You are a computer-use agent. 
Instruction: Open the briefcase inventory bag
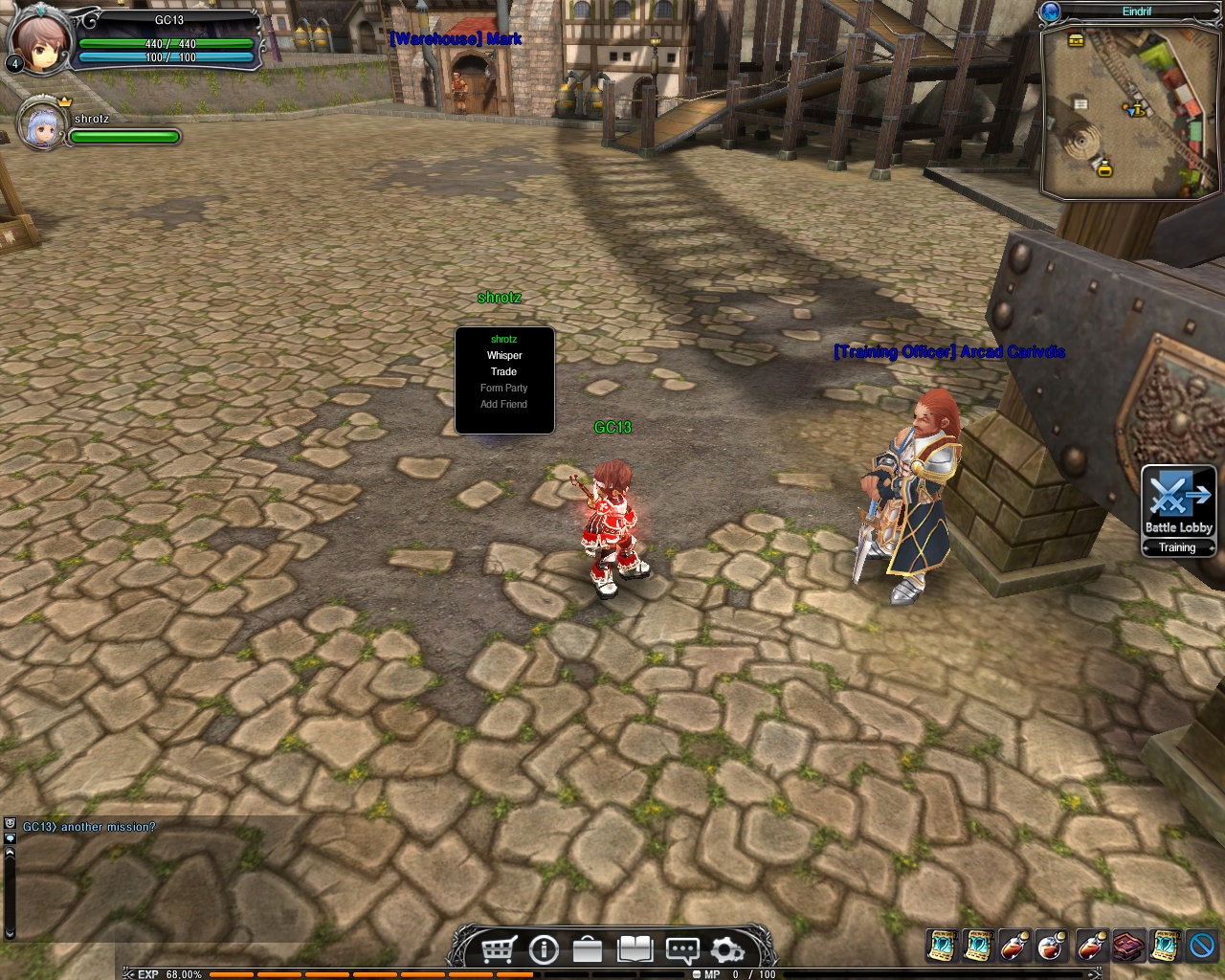[588, 949]
